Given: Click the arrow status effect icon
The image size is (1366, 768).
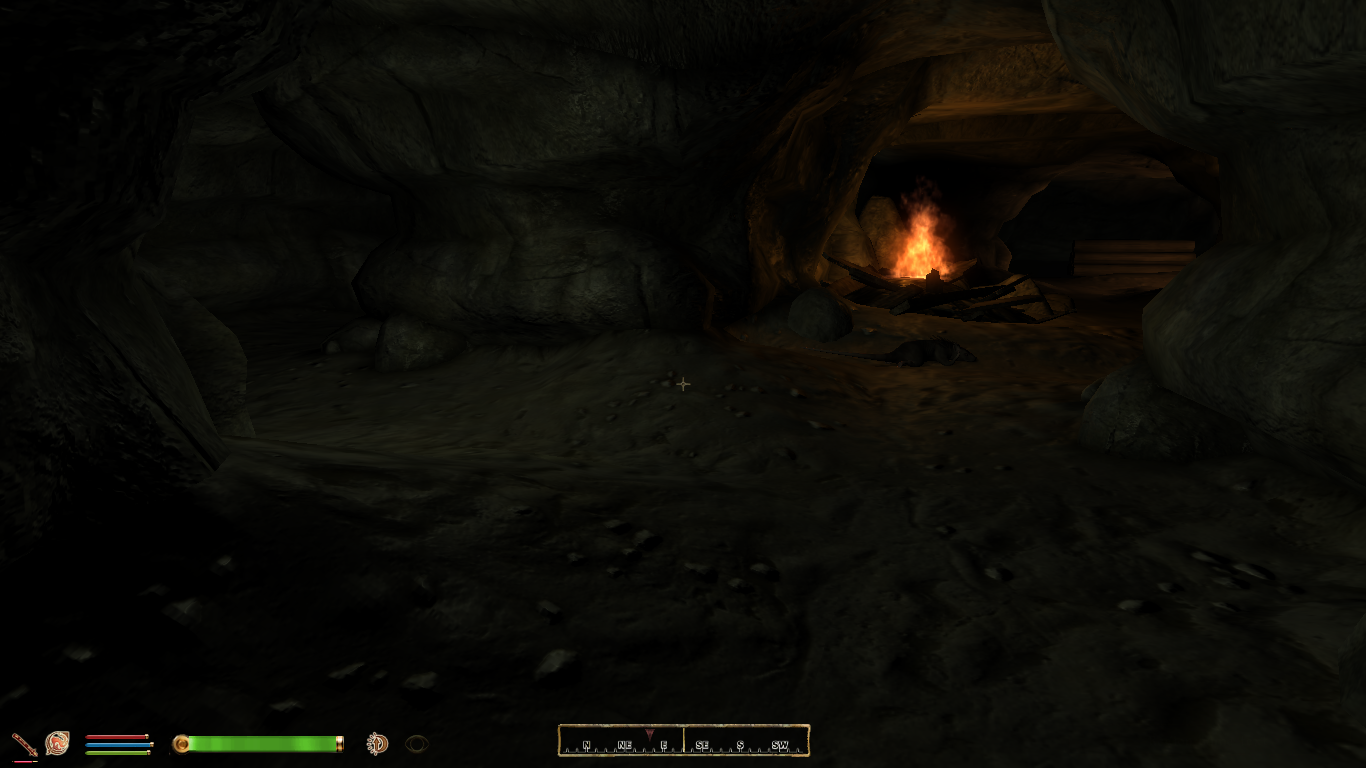Looking at the screenshot, I should [377, 743].
